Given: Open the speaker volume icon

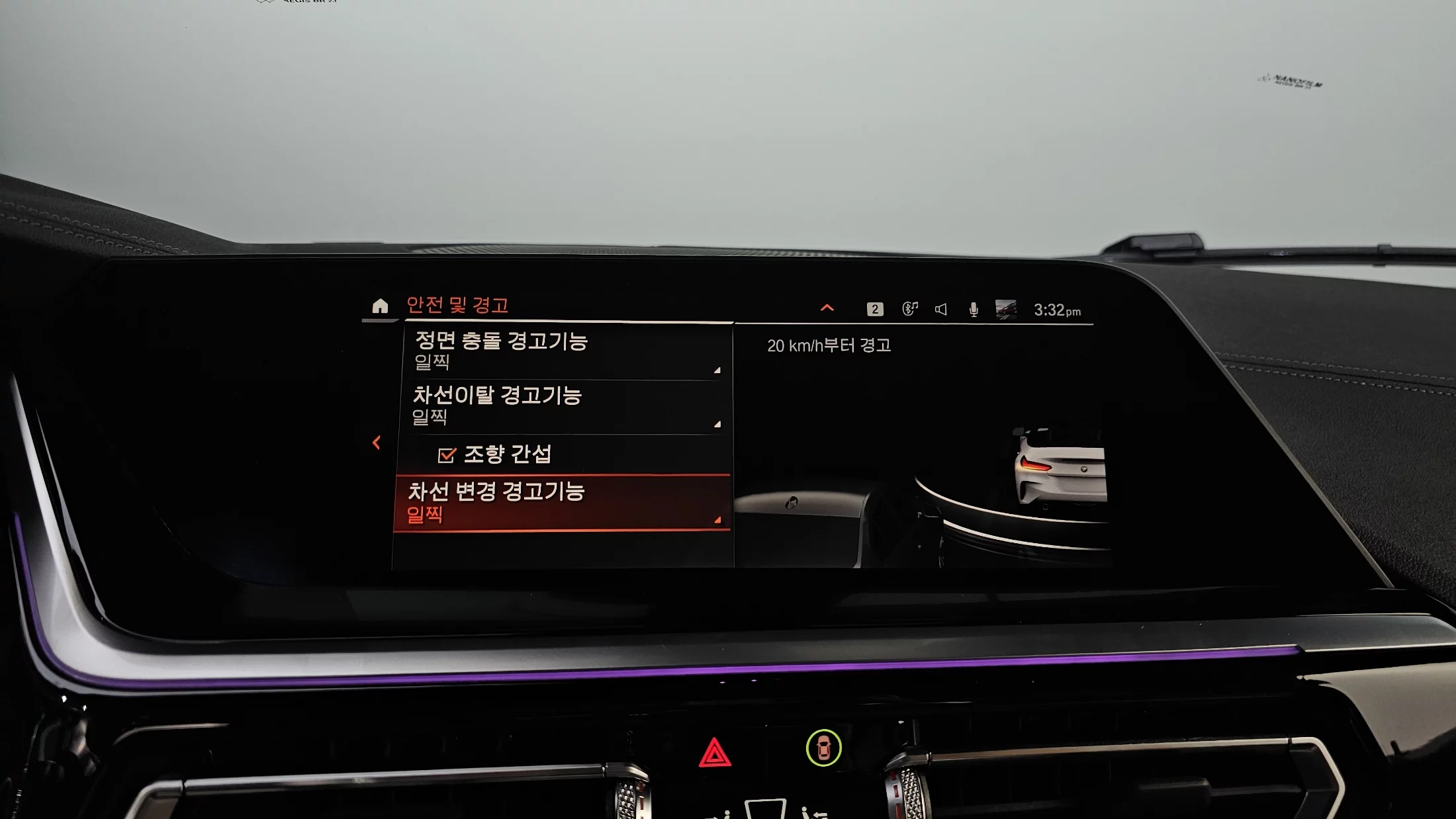Looking at the screenshot, I should (x=941, y=309).
